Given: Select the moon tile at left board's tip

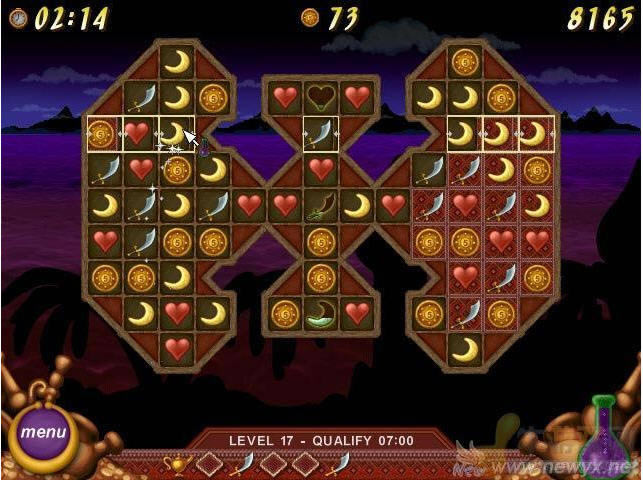Looking at the screenshot, I should pos(177,62).
